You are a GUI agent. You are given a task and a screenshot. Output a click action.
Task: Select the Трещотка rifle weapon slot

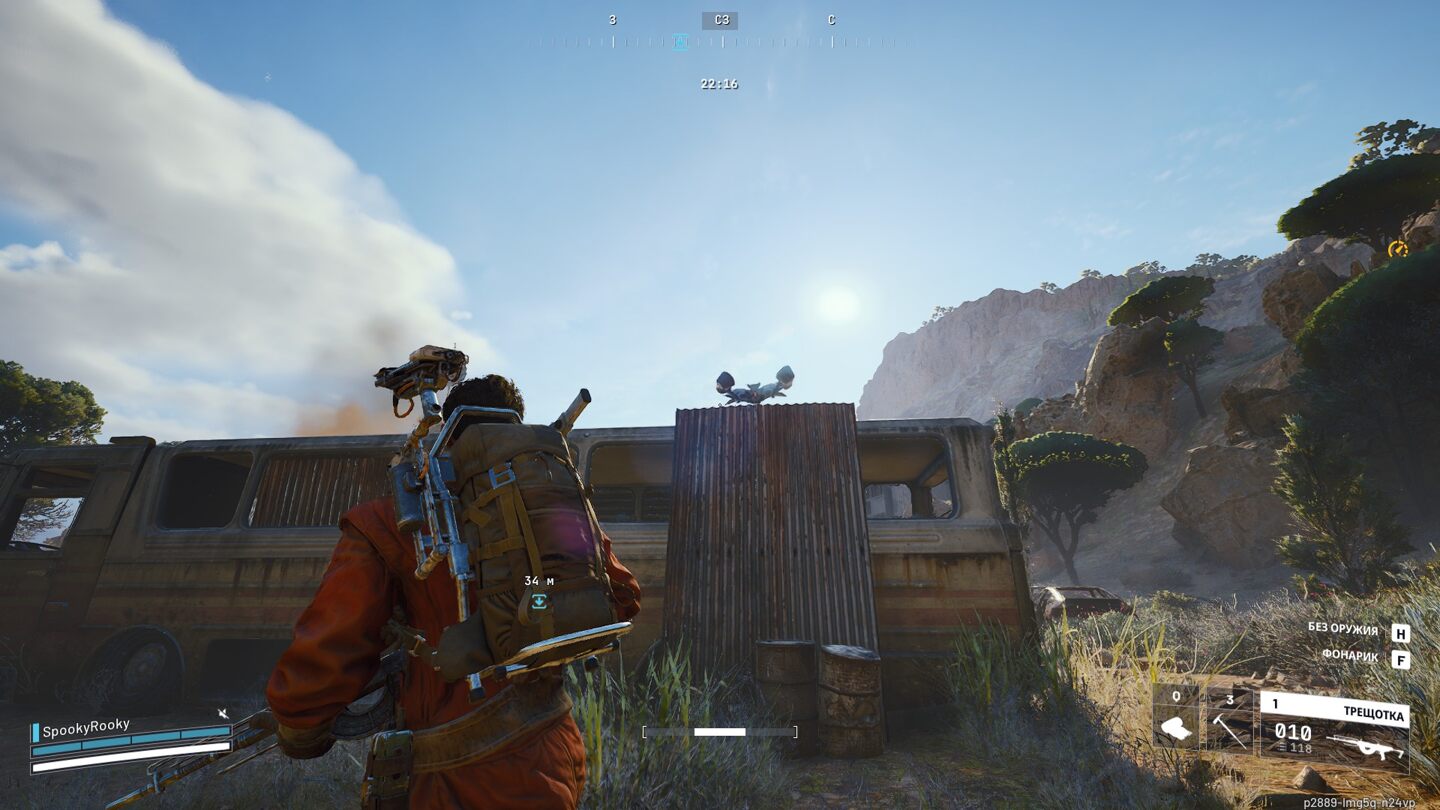[x=1334, y=730]
